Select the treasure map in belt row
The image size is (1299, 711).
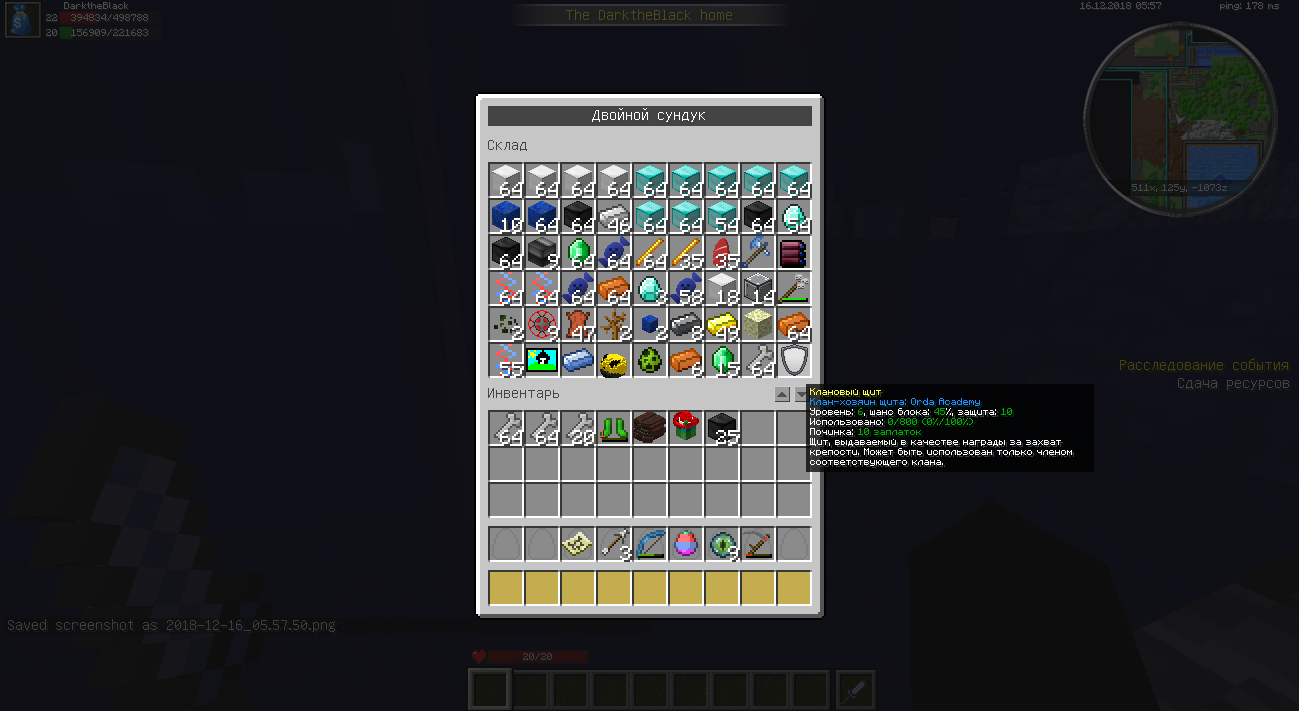pyautogui.click(x=578, y=544)
